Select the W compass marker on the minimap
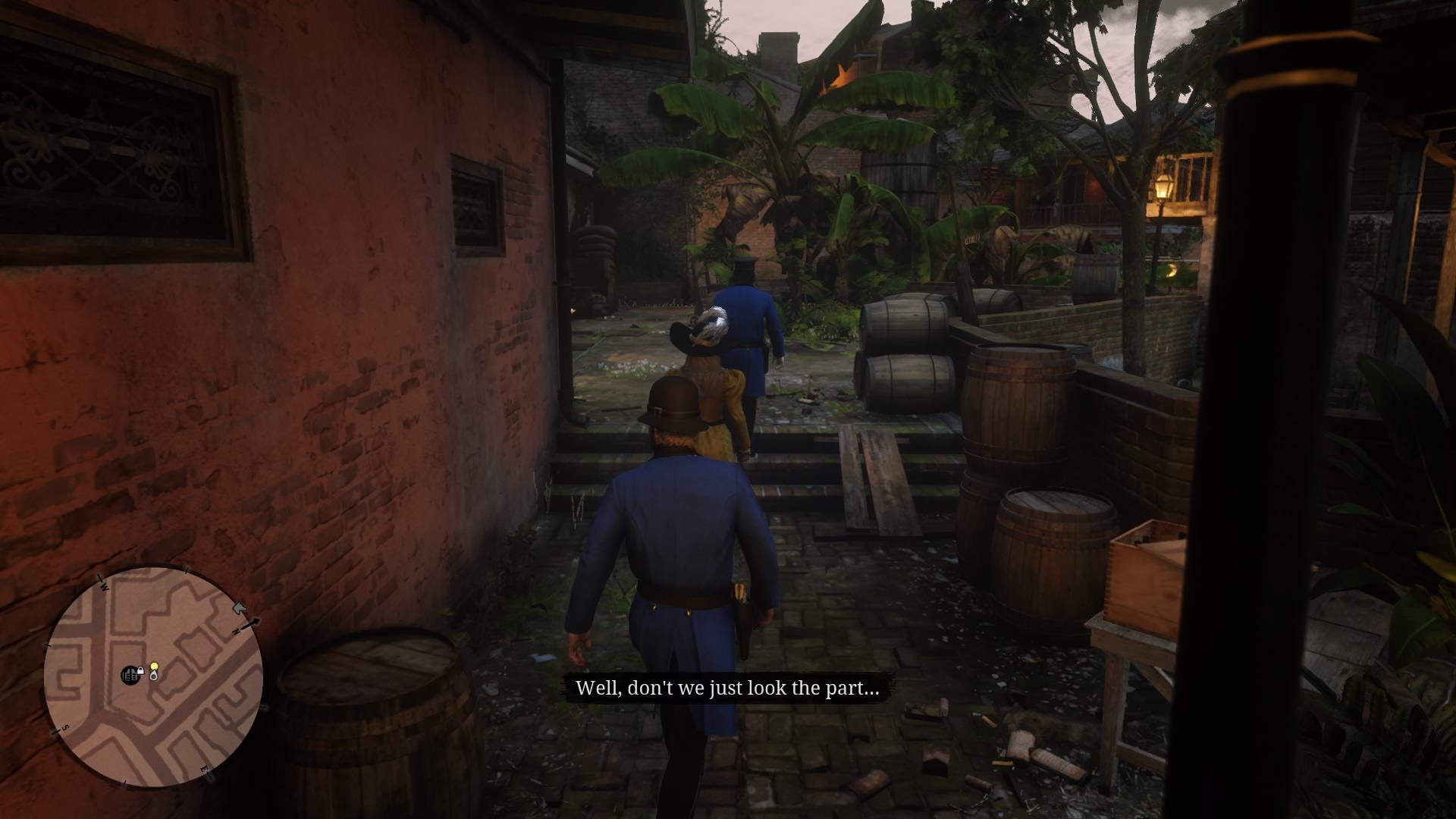 click(104, 585)
